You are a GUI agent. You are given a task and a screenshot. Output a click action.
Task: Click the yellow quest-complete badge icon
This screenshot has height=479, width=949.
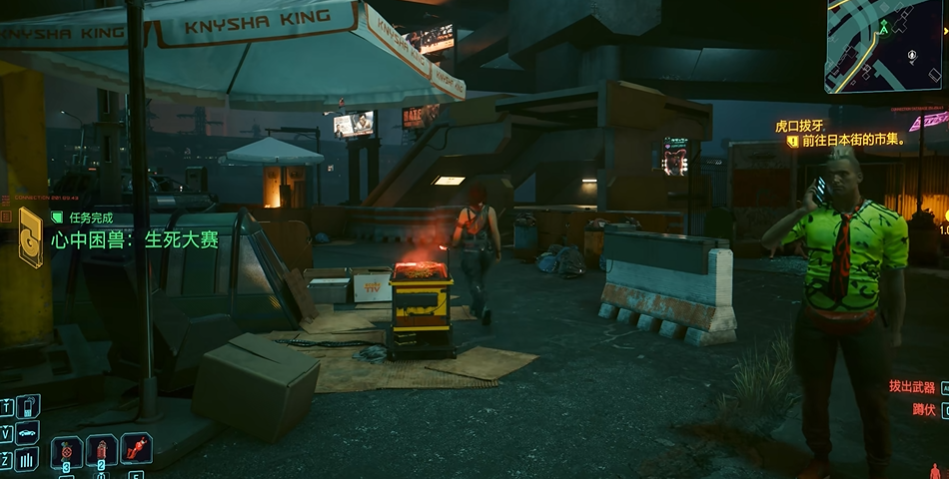[31, 237]
